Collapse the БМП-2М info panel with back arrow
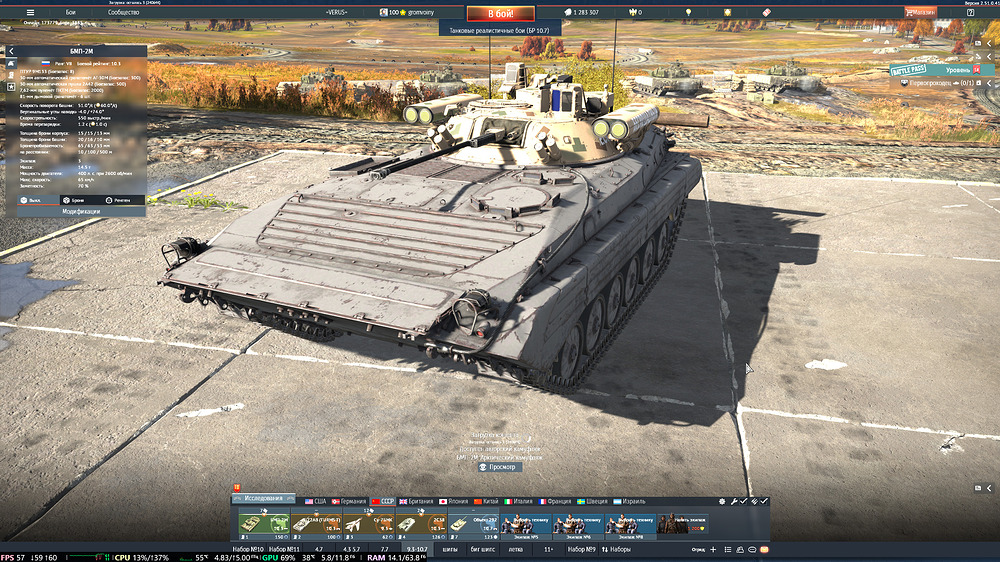Viewport: 1000px width, 562px height. coord(12,51)
